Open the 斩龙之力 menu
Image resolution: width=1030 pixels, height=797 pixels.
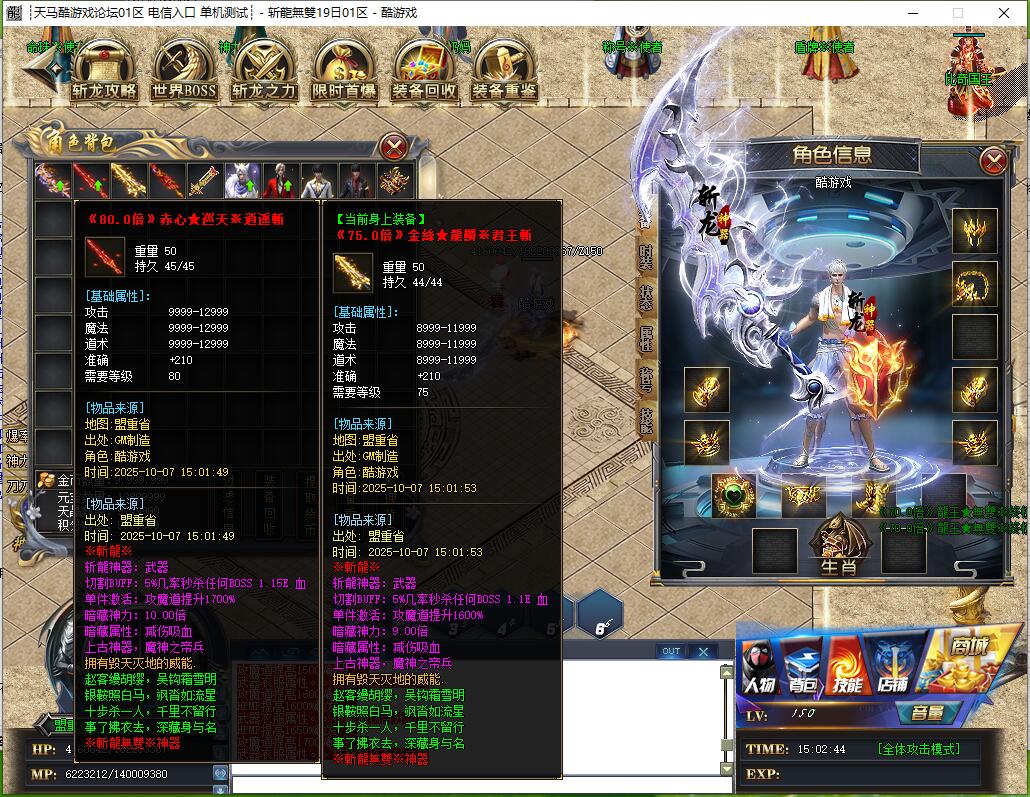coord(264,72)
